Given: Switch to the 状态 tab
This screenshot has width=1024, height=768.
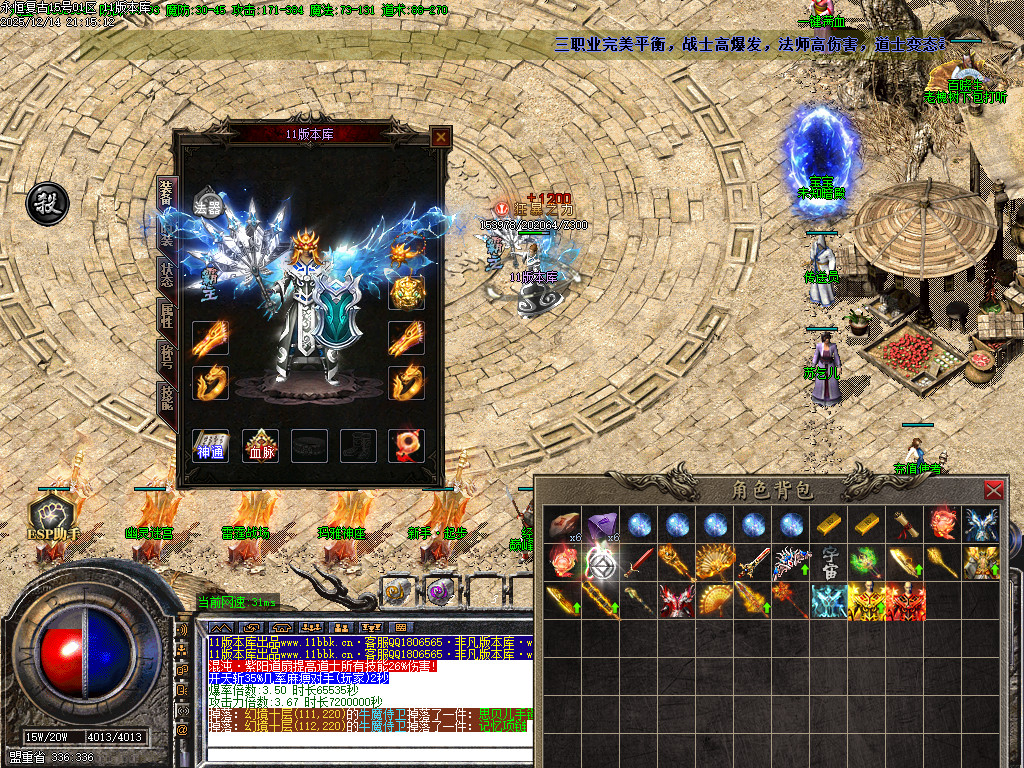Looking at the screenshot, I should 166,273.
